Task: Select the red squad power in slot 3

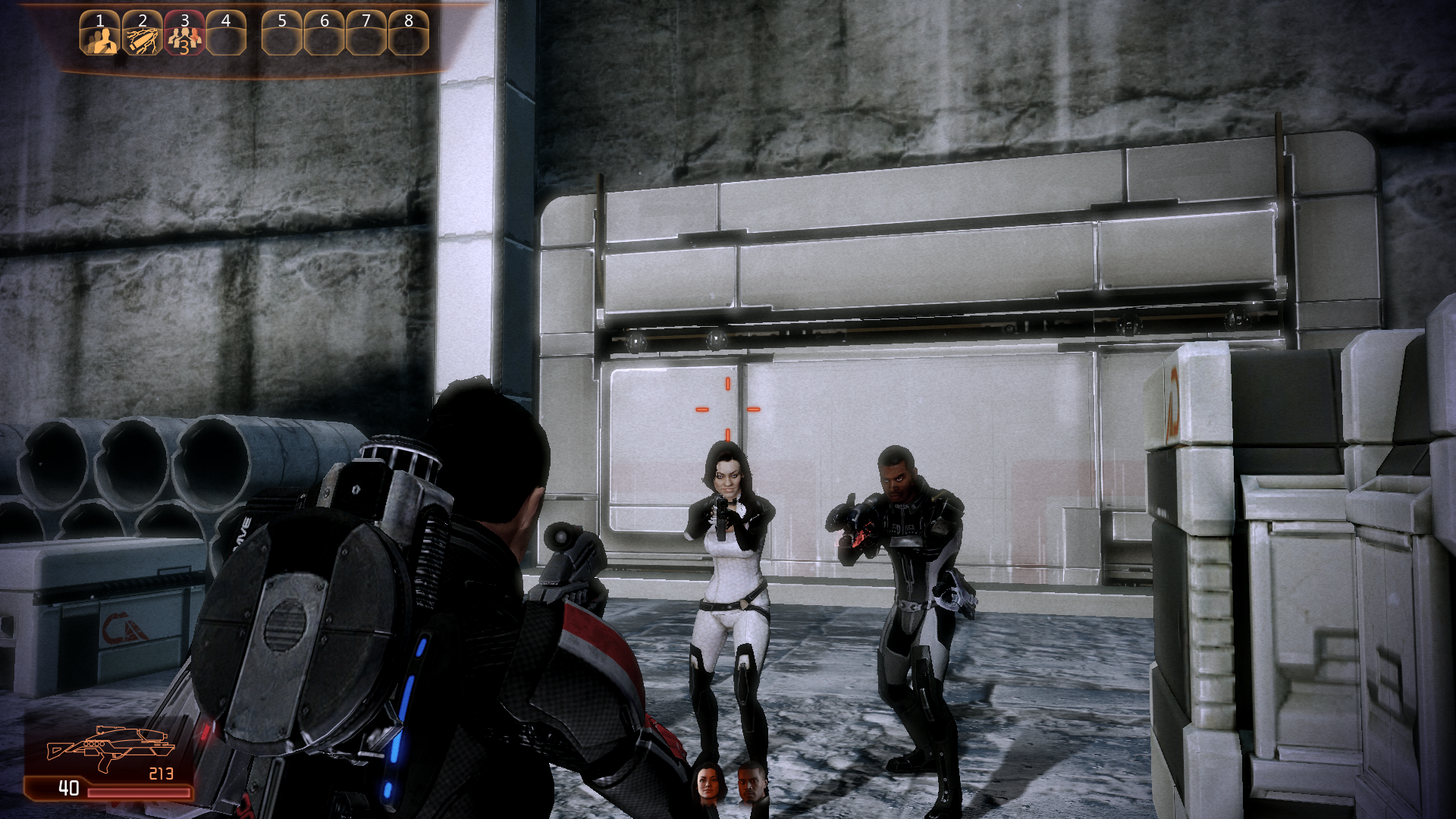Action: 184,34
